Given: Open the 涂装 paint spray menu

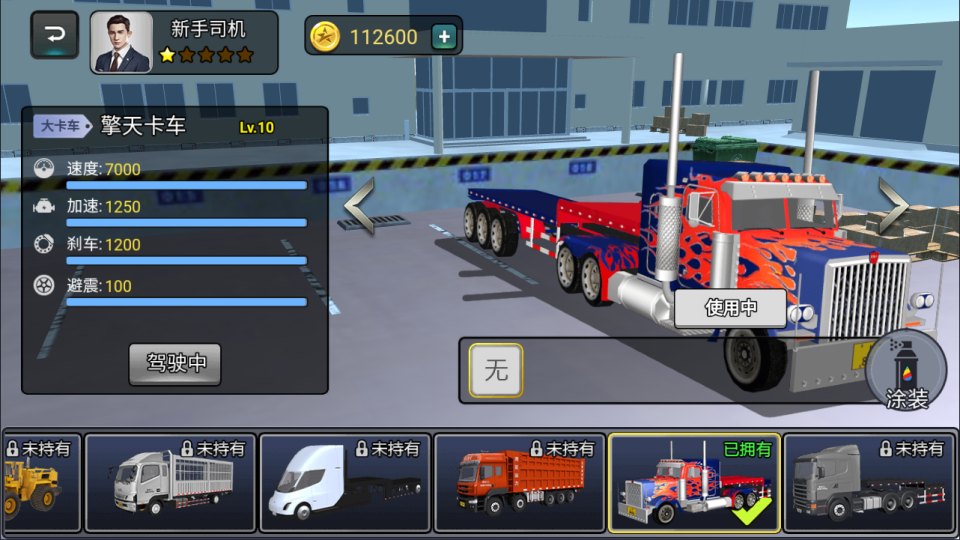Looking at the screenshot, I should click(x=907, y=372).
